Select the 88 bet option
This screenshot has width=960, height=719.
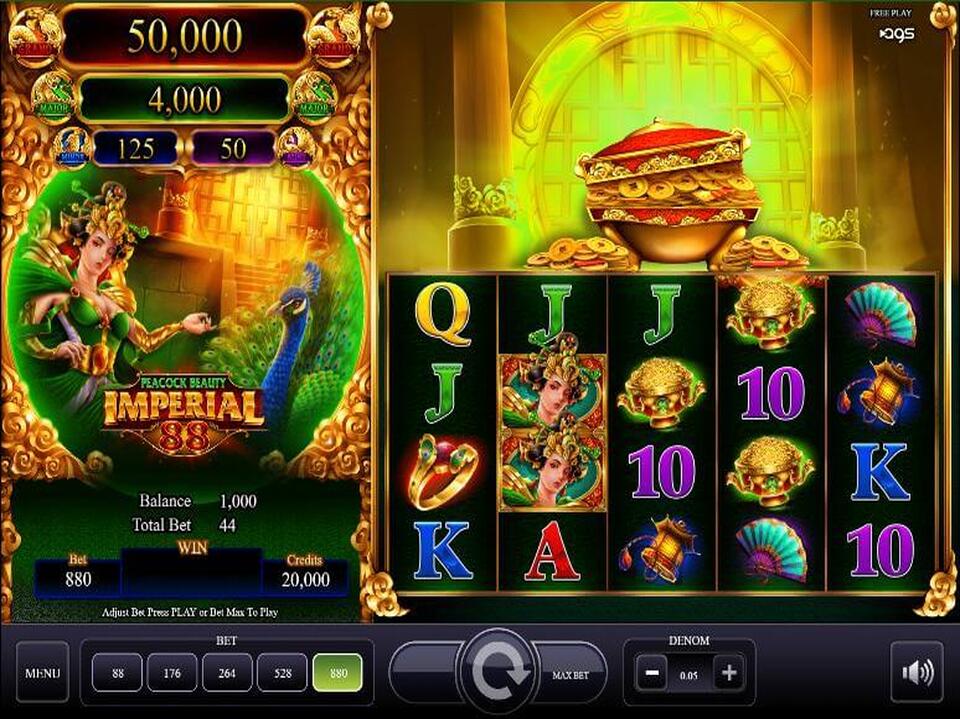(x=118, y=672)
